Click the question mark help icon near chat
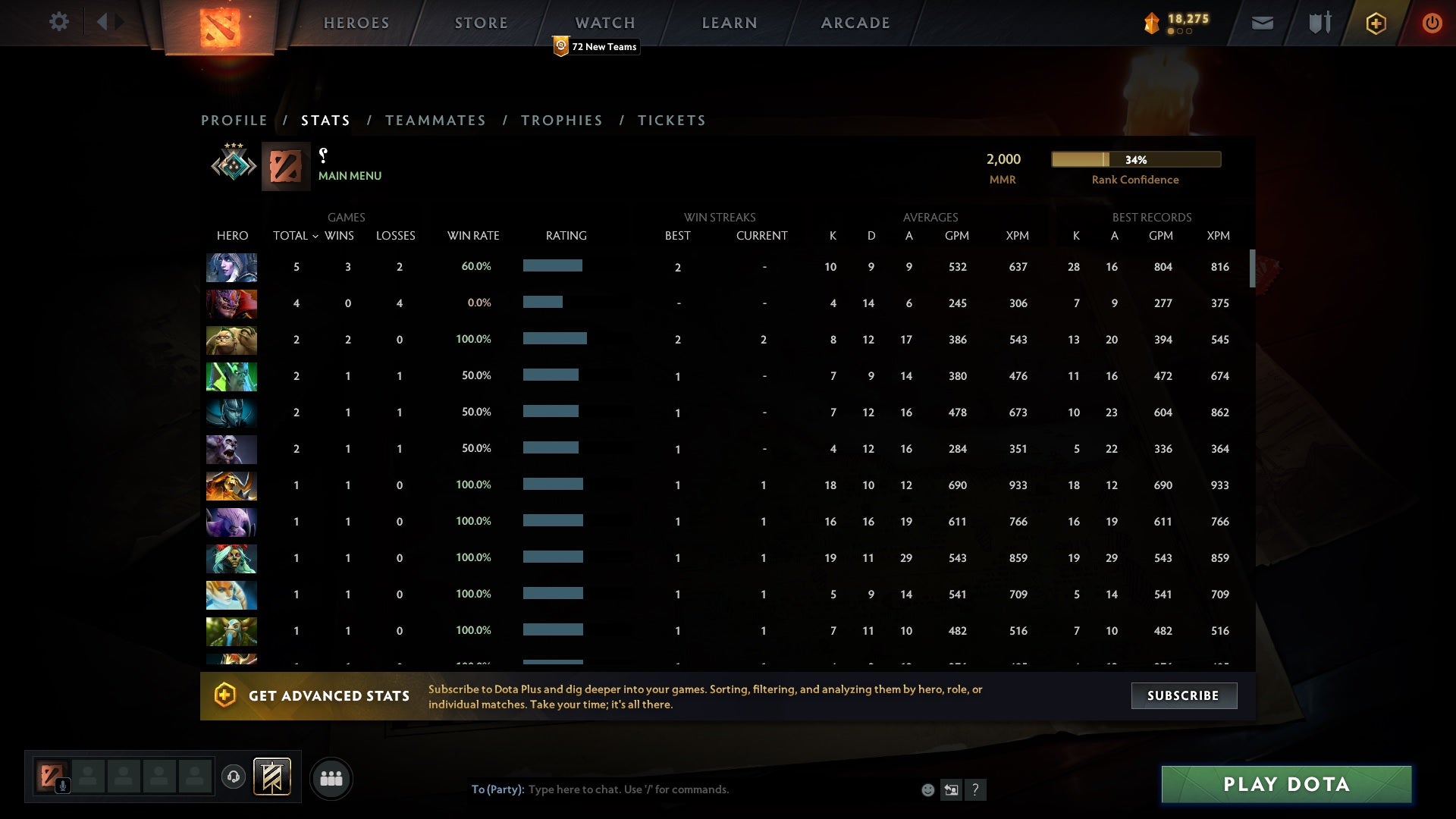 tap(976, 789)
